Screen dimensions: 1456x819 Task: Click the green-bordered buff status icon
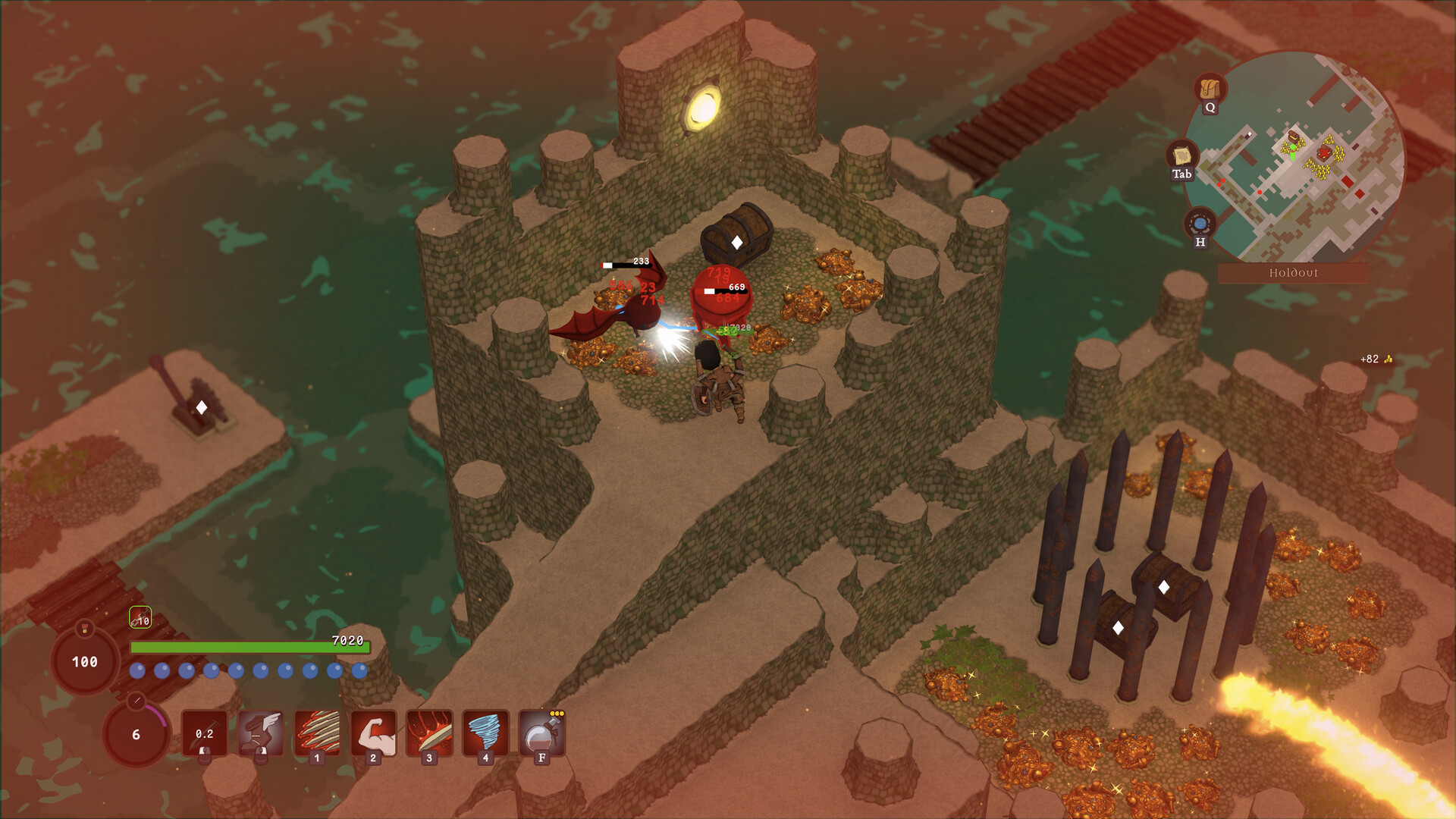click(x=140, y=618)
